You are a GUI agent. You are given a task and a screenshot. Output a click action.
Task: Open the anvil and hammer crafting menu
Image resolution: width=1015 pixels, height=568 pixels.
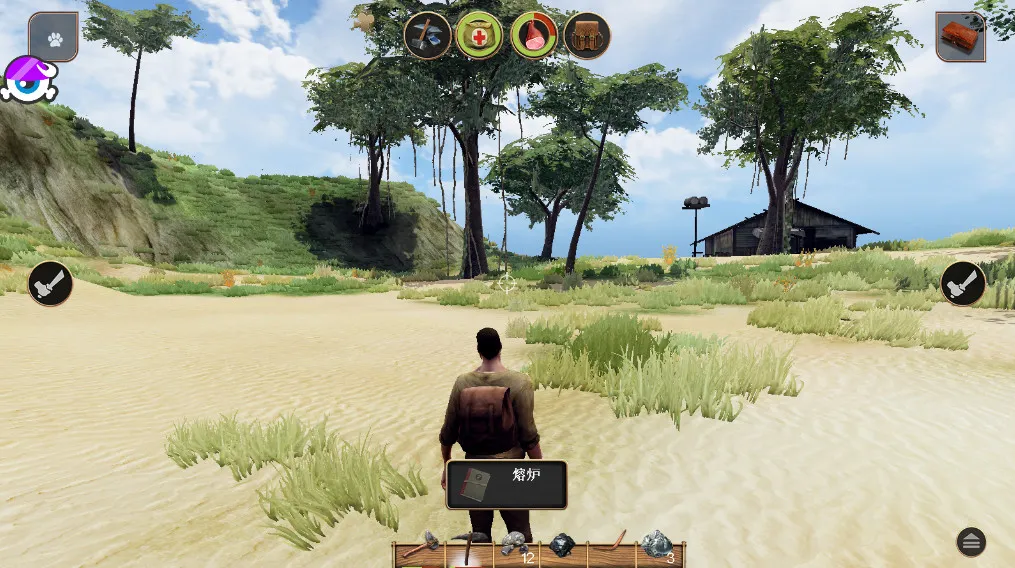click(x=427, y=36)
